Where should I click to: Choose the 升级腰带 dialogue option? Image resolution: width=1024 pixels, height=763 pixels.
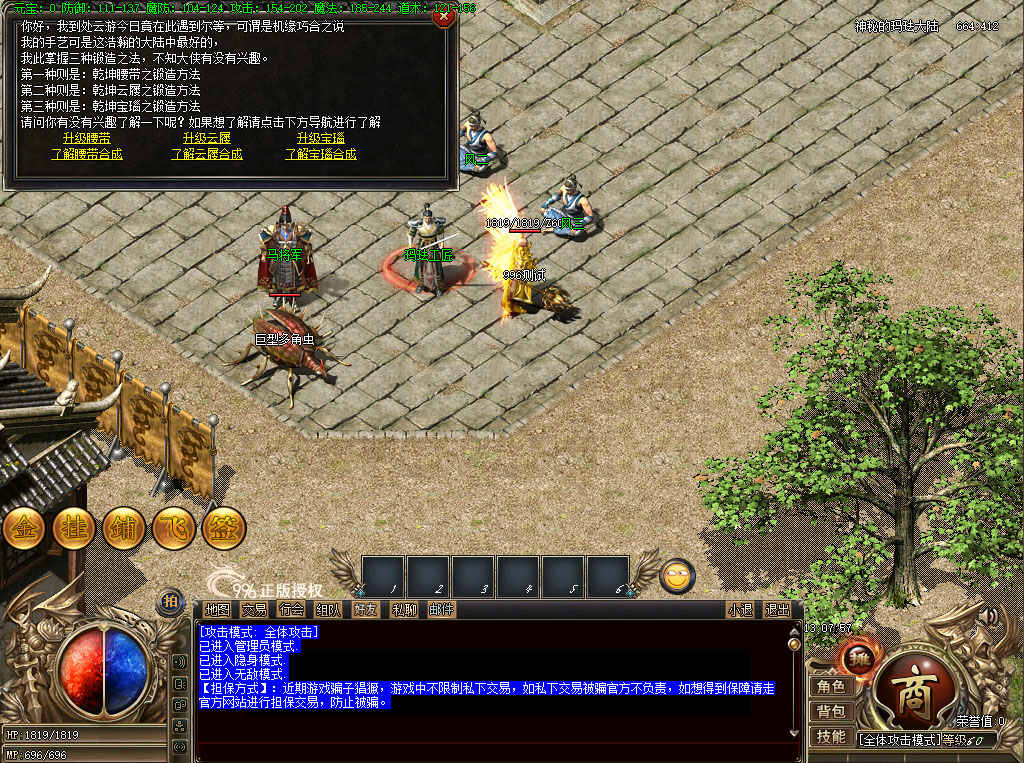pos(87,138)
